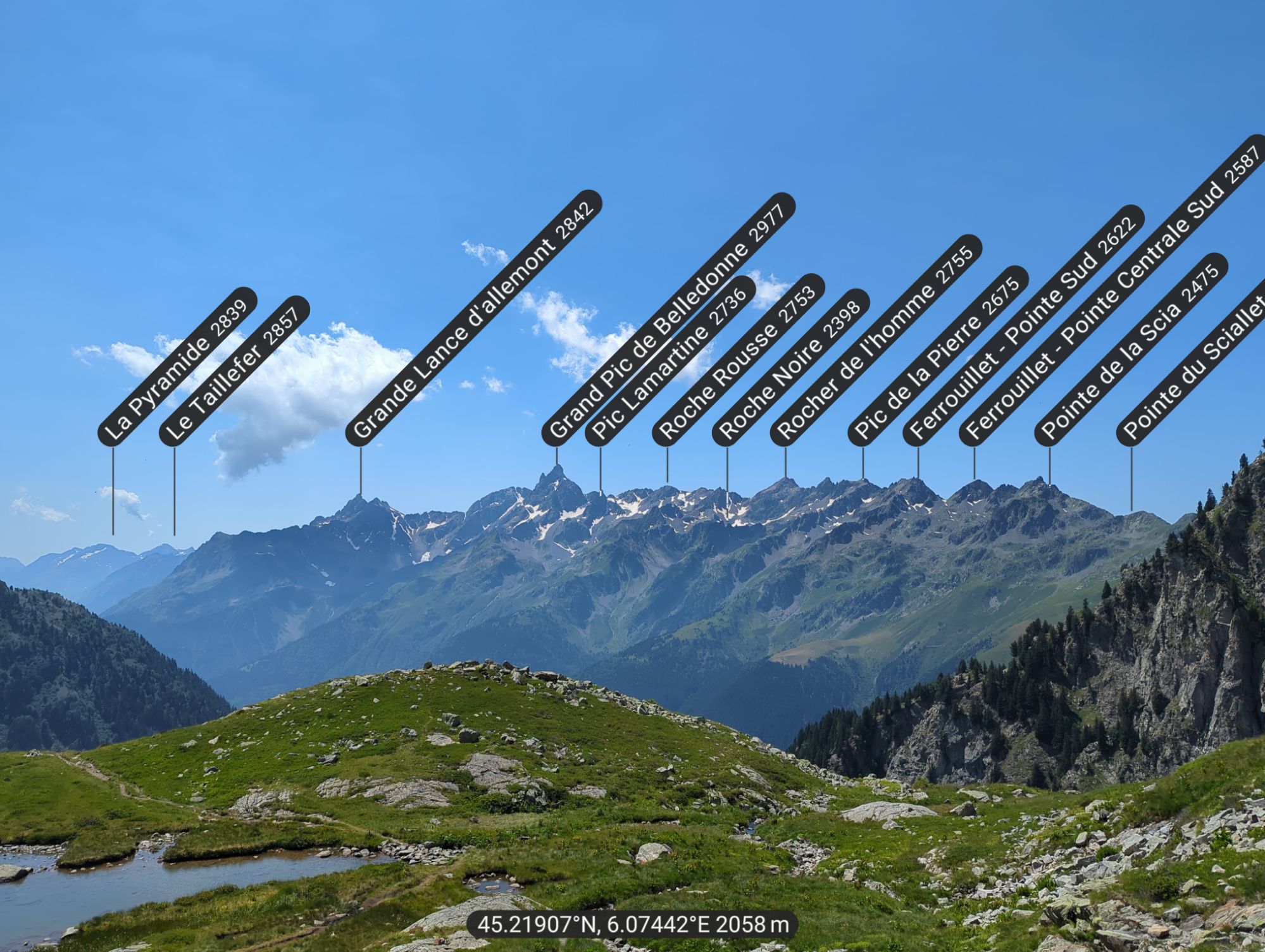This screenshot has height=952, width=1265.
Task: Select Ferrouillet - Pointe Centrale Sud label
Action: coord(1112,290)
